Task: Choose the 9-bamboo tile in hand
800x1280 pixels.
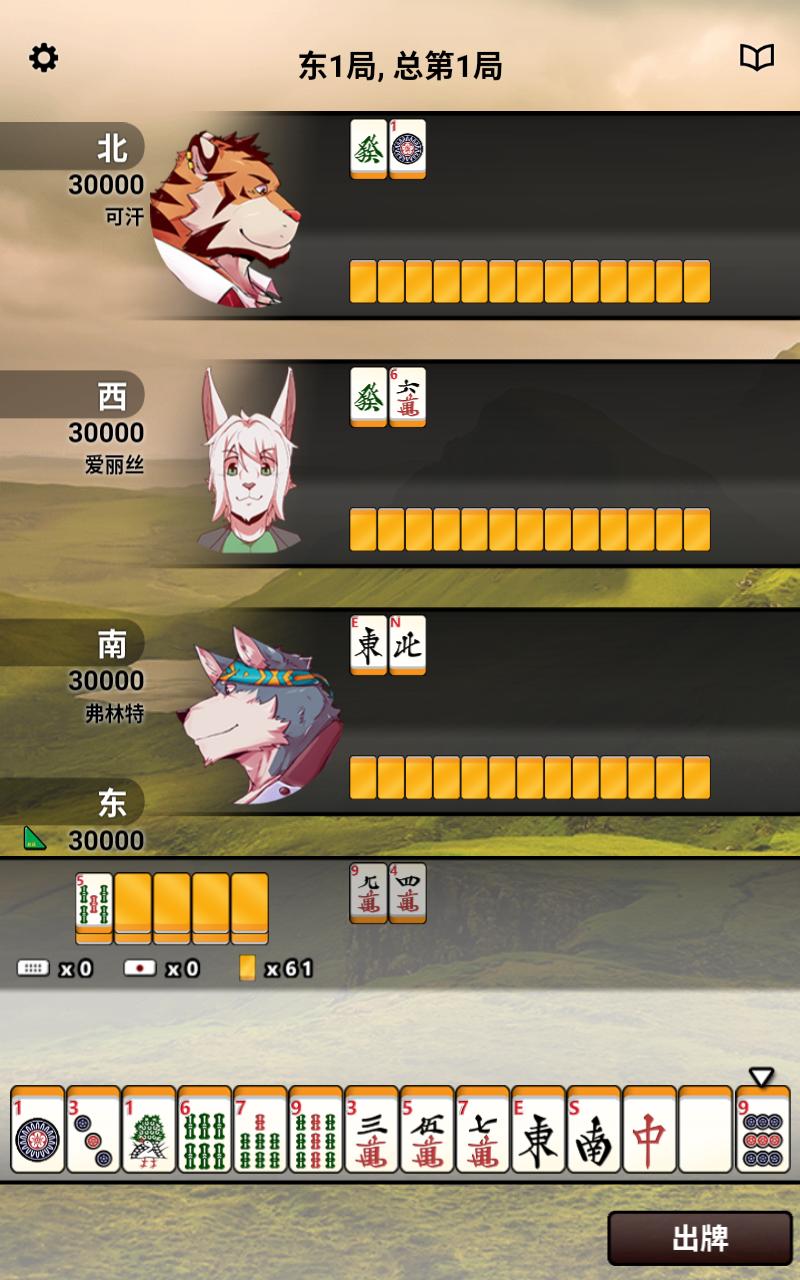Action: pos(316,1130)
